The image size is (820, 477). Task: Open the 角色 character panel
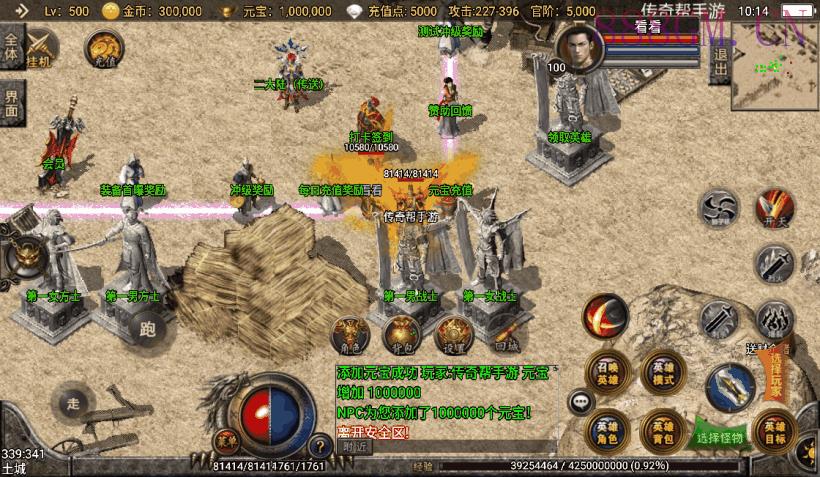[351, 335]
